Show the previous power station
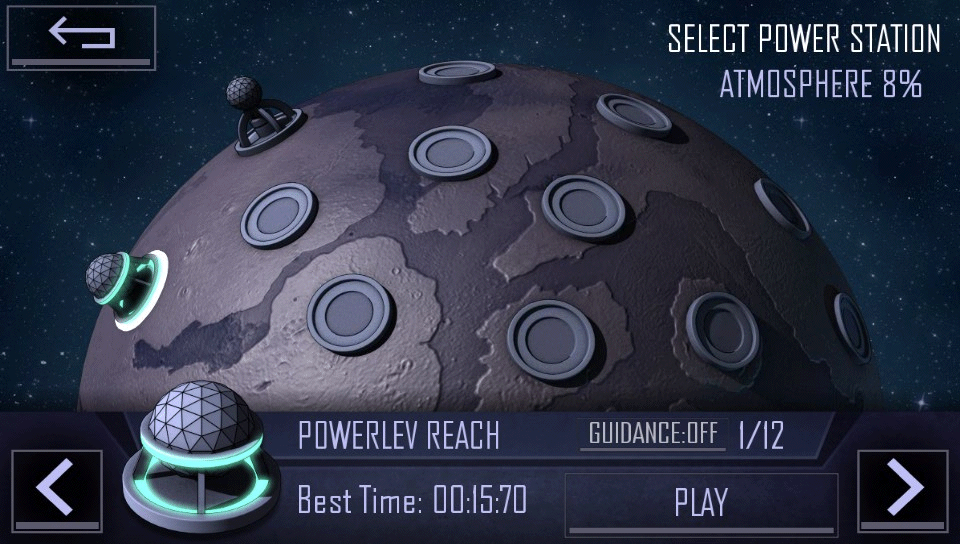The height and width of the screenshot is (544, 960). [56, 490]
